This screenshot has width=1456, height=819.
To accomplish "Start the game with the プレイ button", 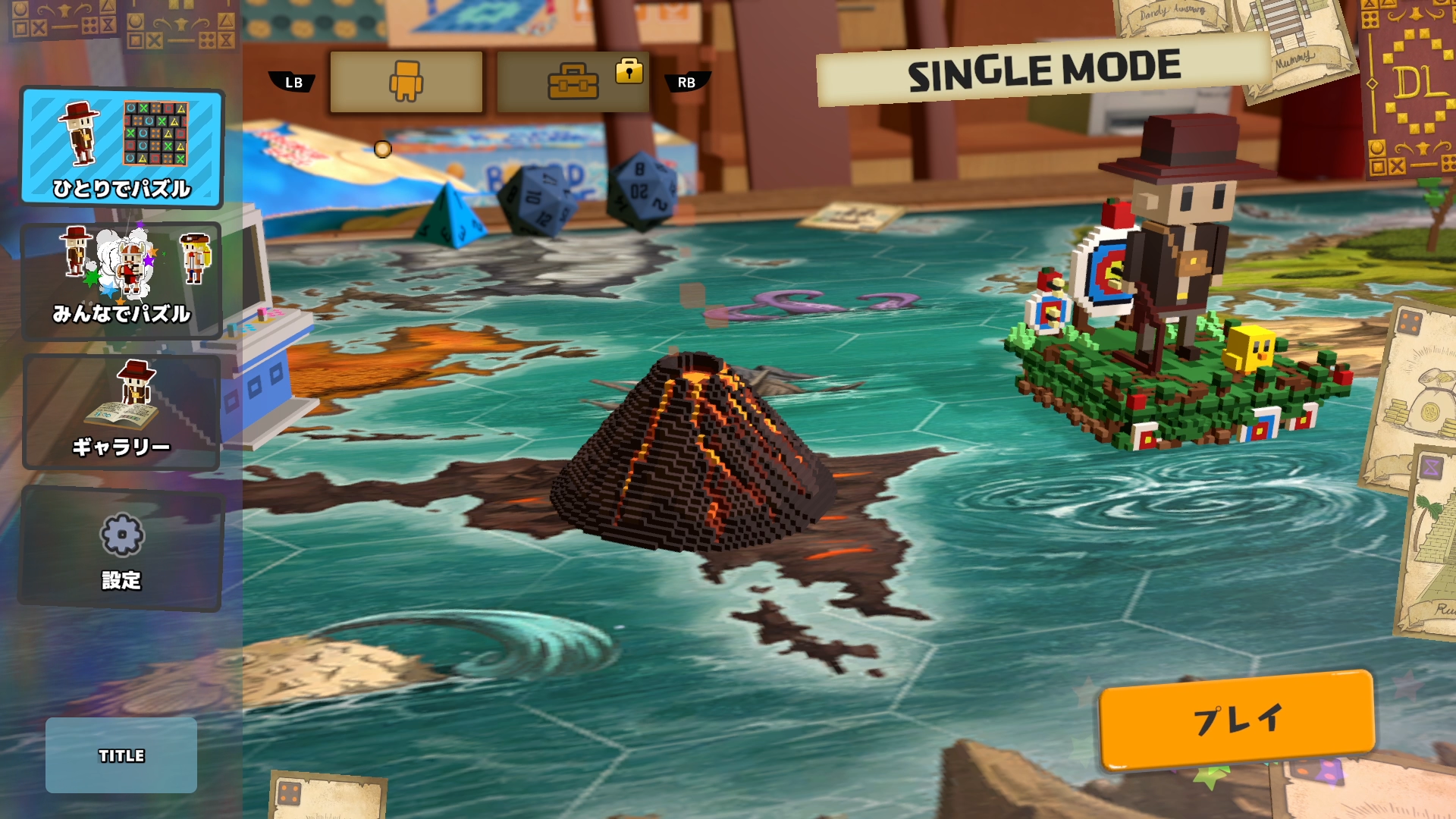I will tap(1237, 719).
